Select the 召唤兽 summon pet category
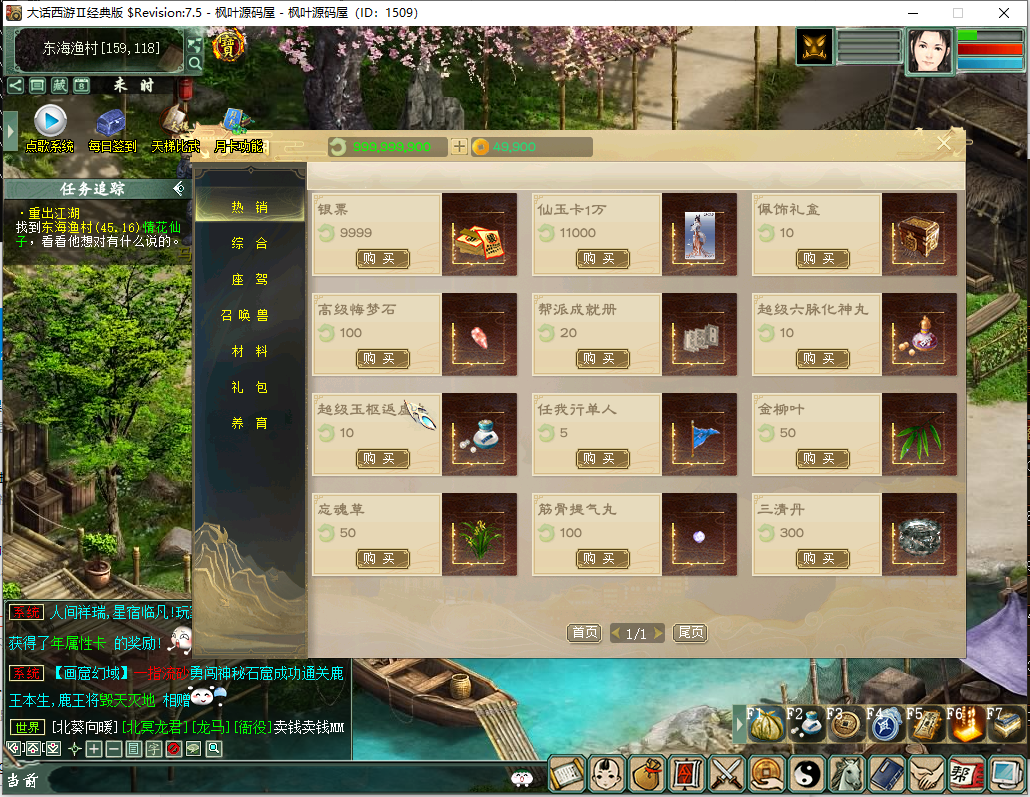The height and width of the screenshot is (797, 1030). [x=245, y=316]
